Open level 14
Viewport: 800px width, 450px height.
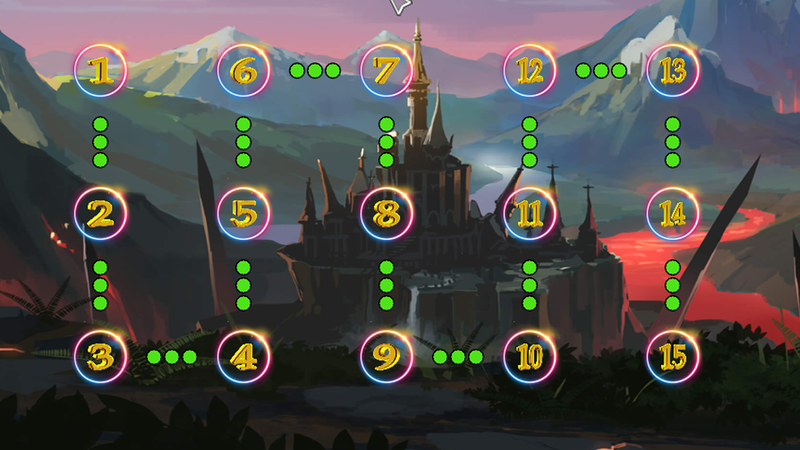tap(672, 213)
